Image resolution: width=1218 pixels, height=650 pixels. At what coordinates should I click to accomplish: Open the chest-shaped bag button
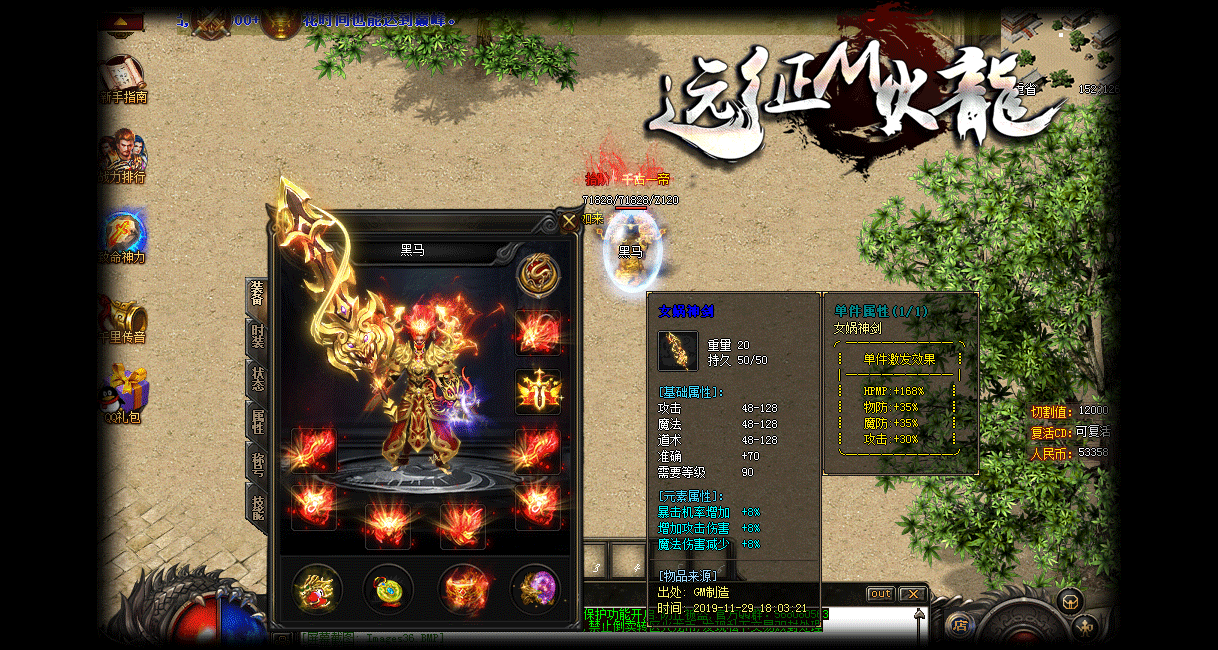(1071, 601)
